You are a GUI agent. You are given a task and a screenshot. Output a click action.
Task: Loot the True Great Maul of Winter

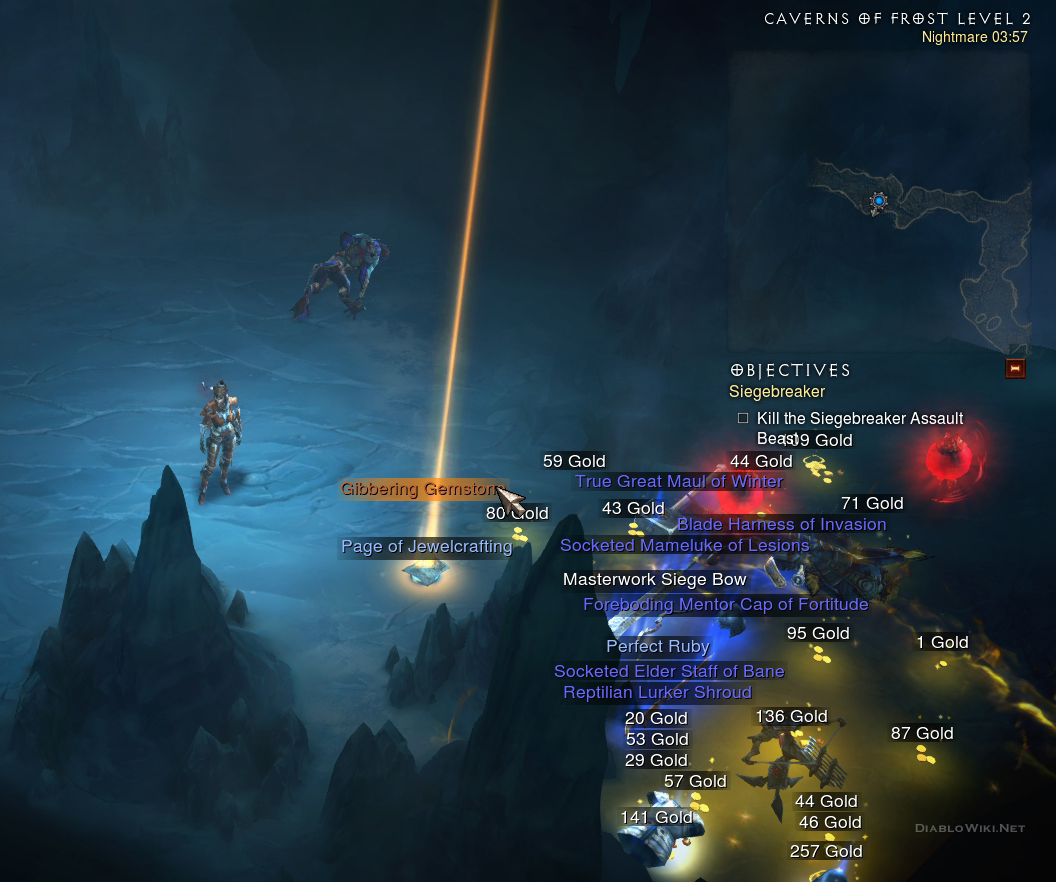click(x=678, y=482)
